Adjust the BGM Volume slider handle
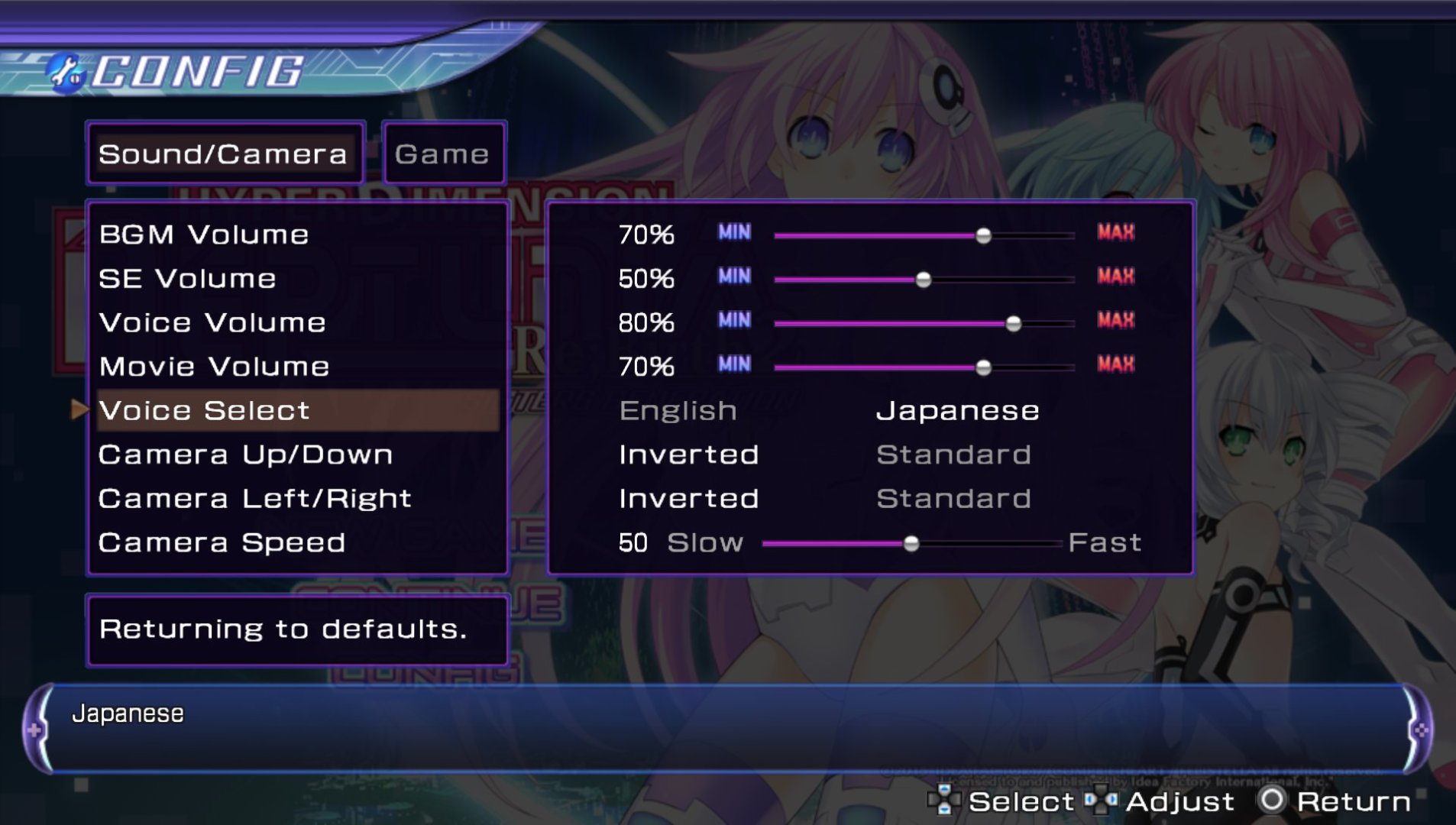 [984, 236]
